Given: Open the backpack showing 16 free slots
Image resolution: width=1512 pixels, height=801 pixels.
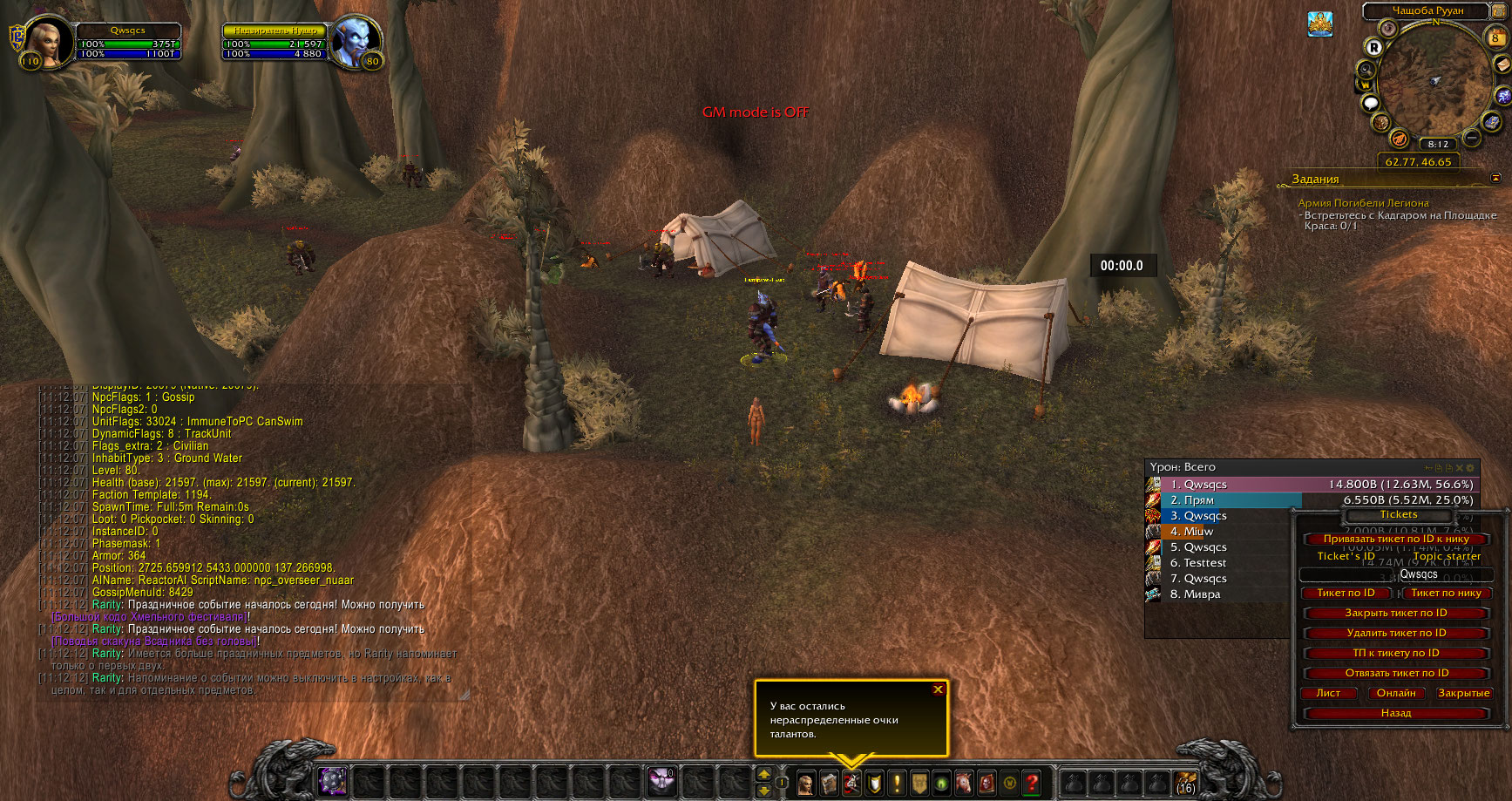Looking at the screenshot, I should [1185, 782].
